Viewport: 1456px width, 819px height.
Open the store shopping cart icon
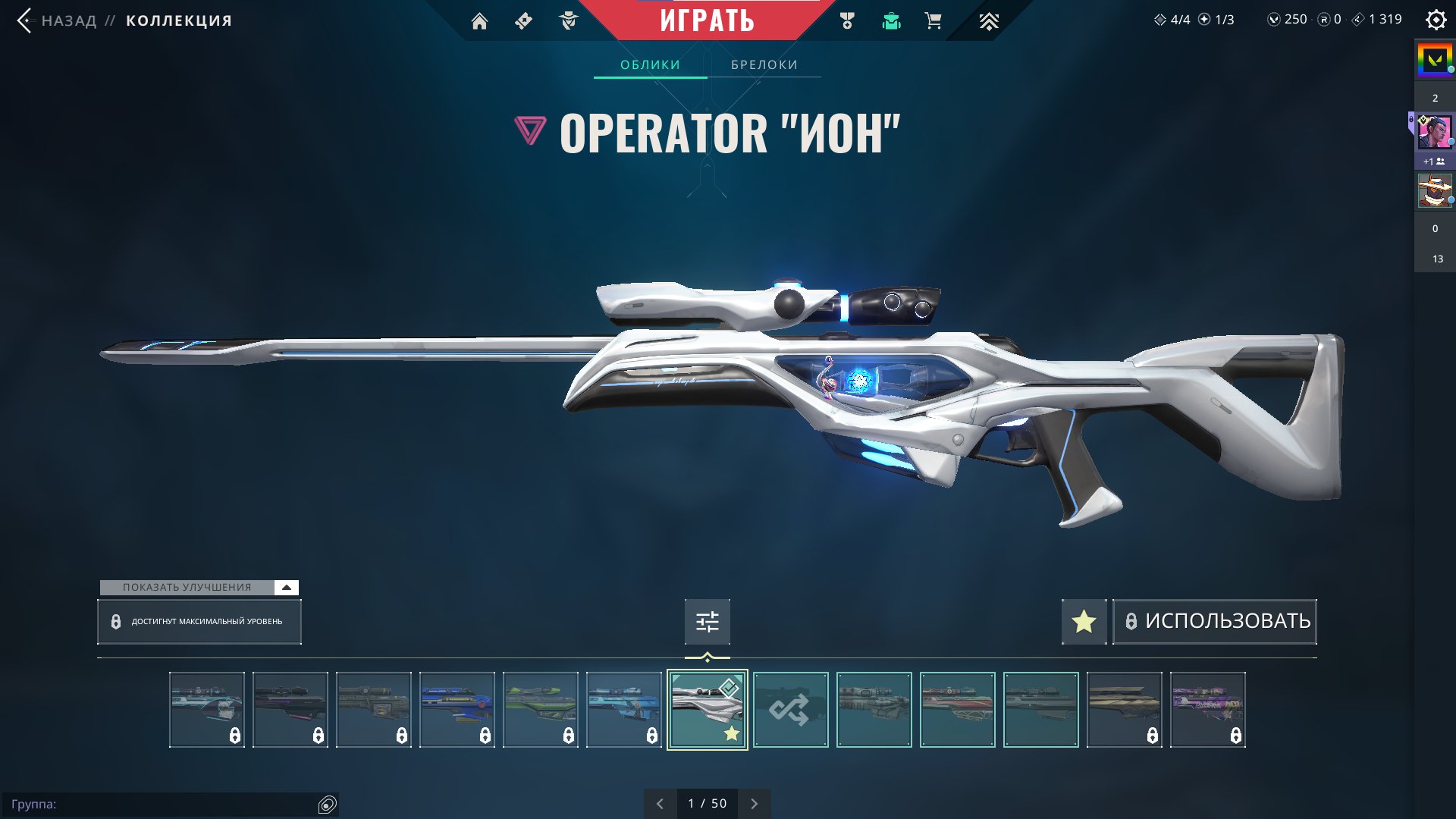(933, 21)
